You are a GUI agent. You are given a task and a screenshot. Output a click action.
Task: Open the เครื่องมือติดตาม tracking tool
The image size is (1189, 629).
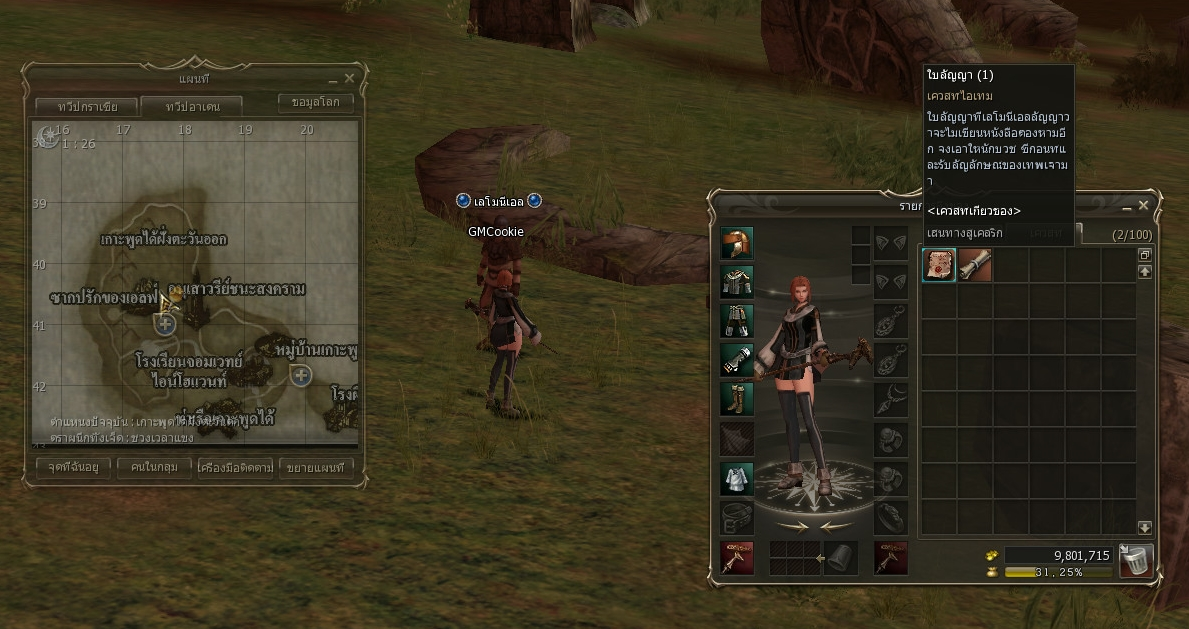pos(236,467)
